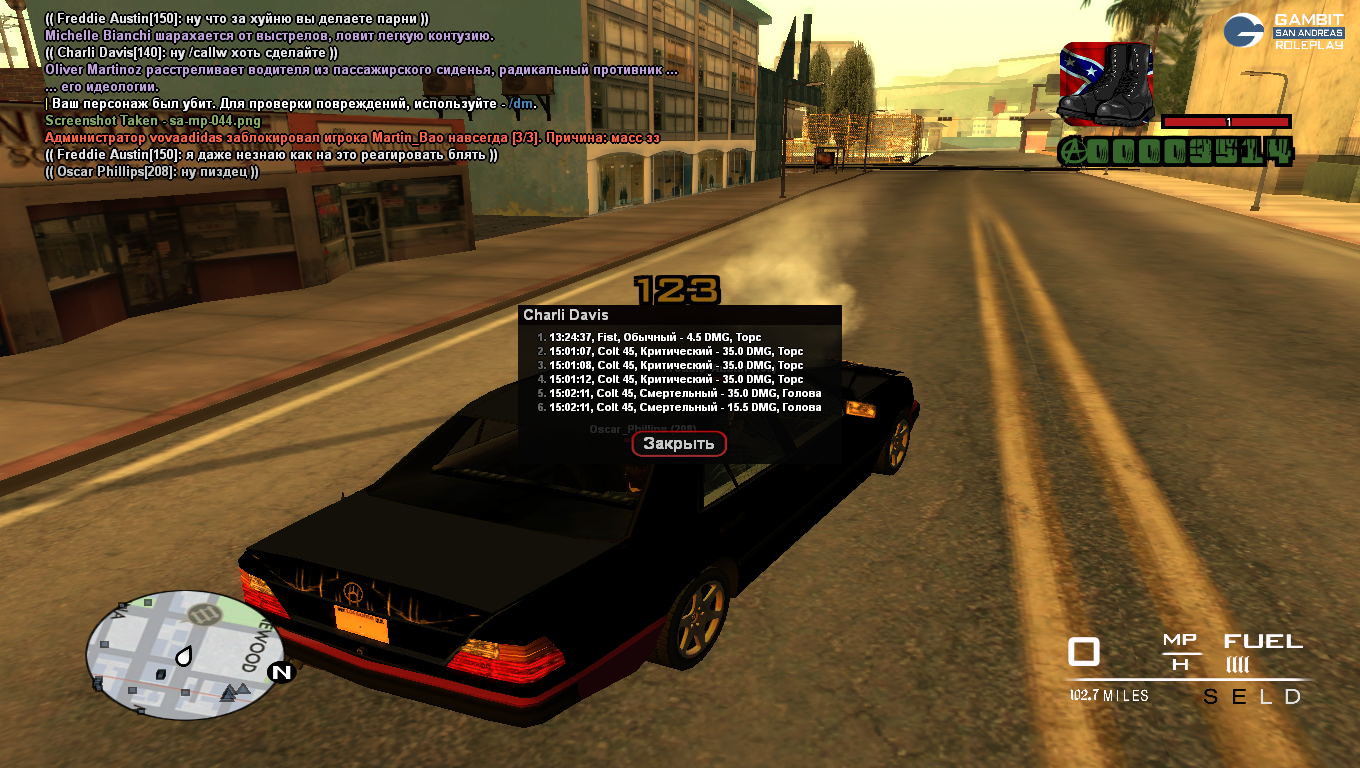Screen dimensions: 1360x768
Task: Choose the 15.5 DMG Голова entry
Action: pyautogui.click(x=684, y=408)
